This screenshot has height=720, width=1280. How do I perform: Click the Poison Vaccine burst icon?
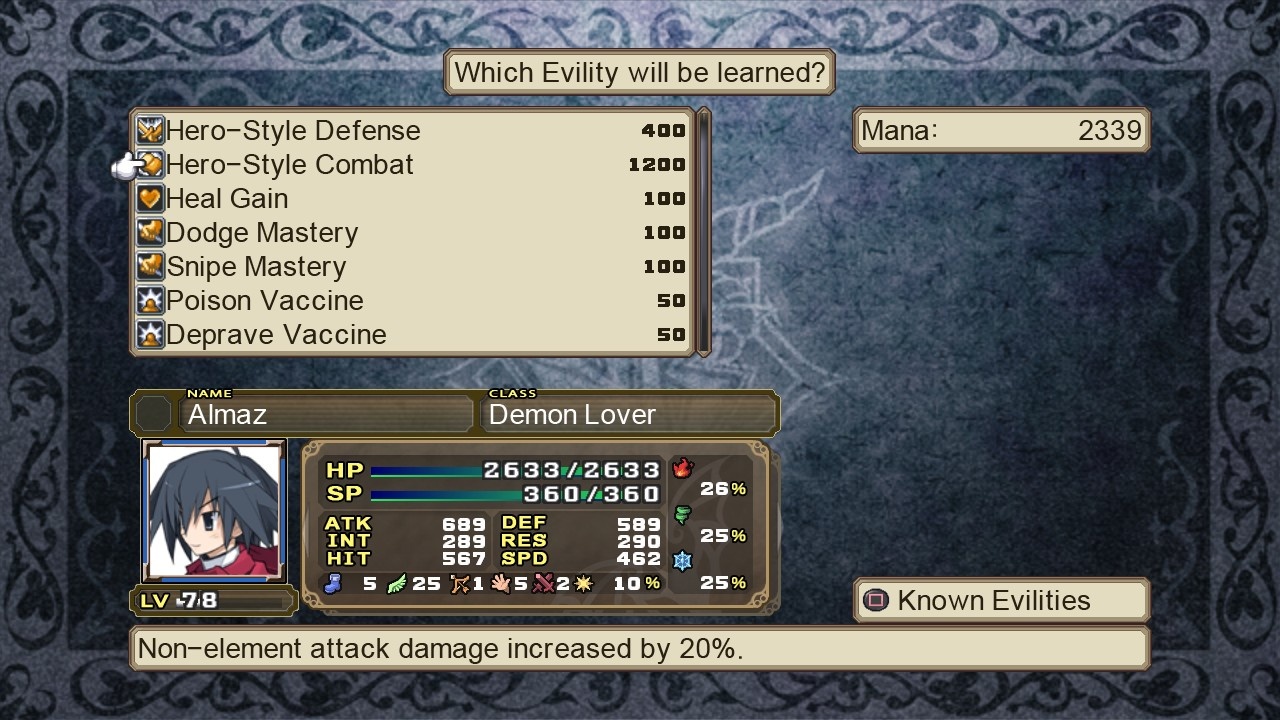[149, 300]
